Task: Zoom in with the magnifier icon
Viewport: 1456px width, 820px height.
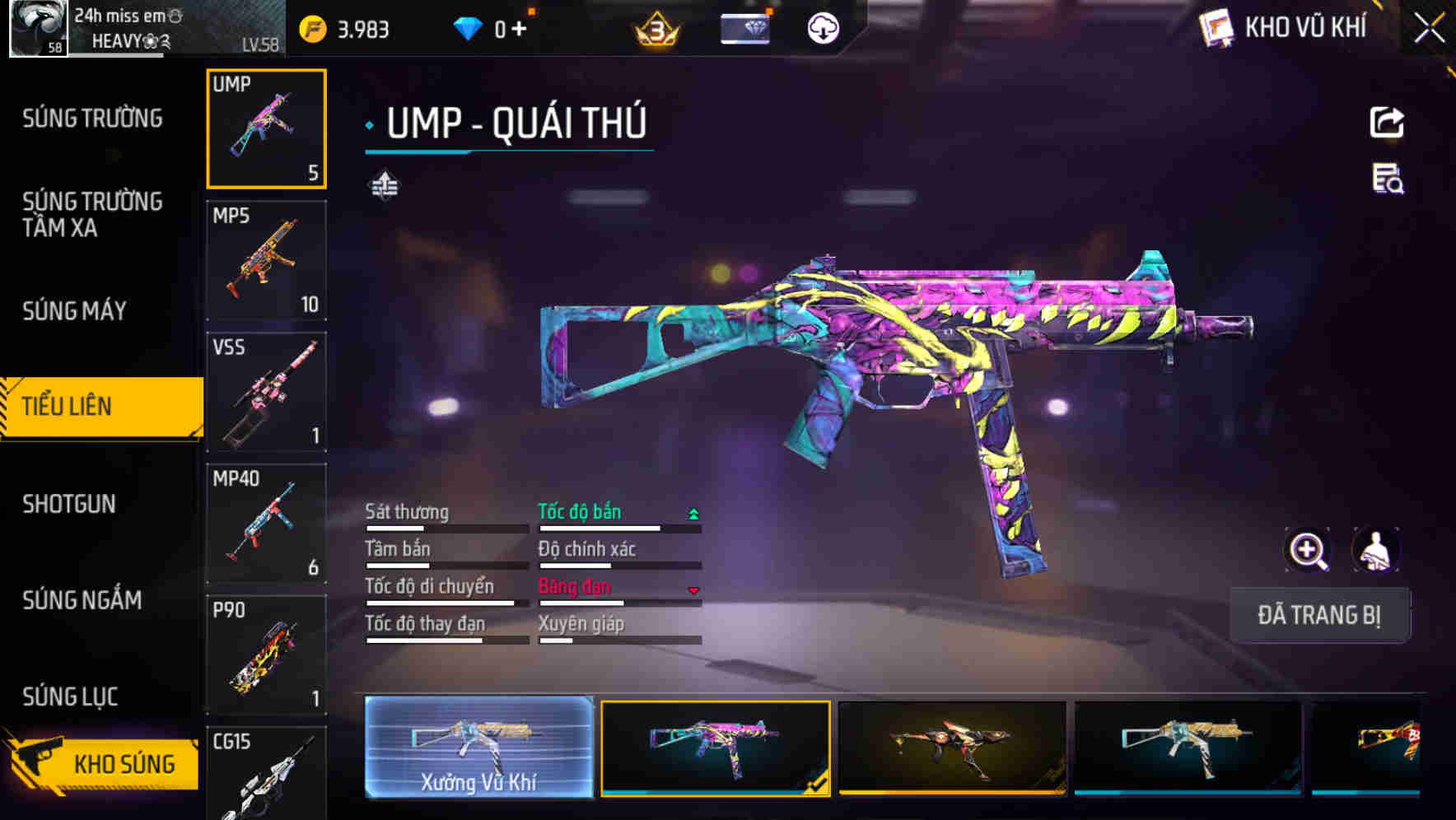Action: [x=1307, y=551]
